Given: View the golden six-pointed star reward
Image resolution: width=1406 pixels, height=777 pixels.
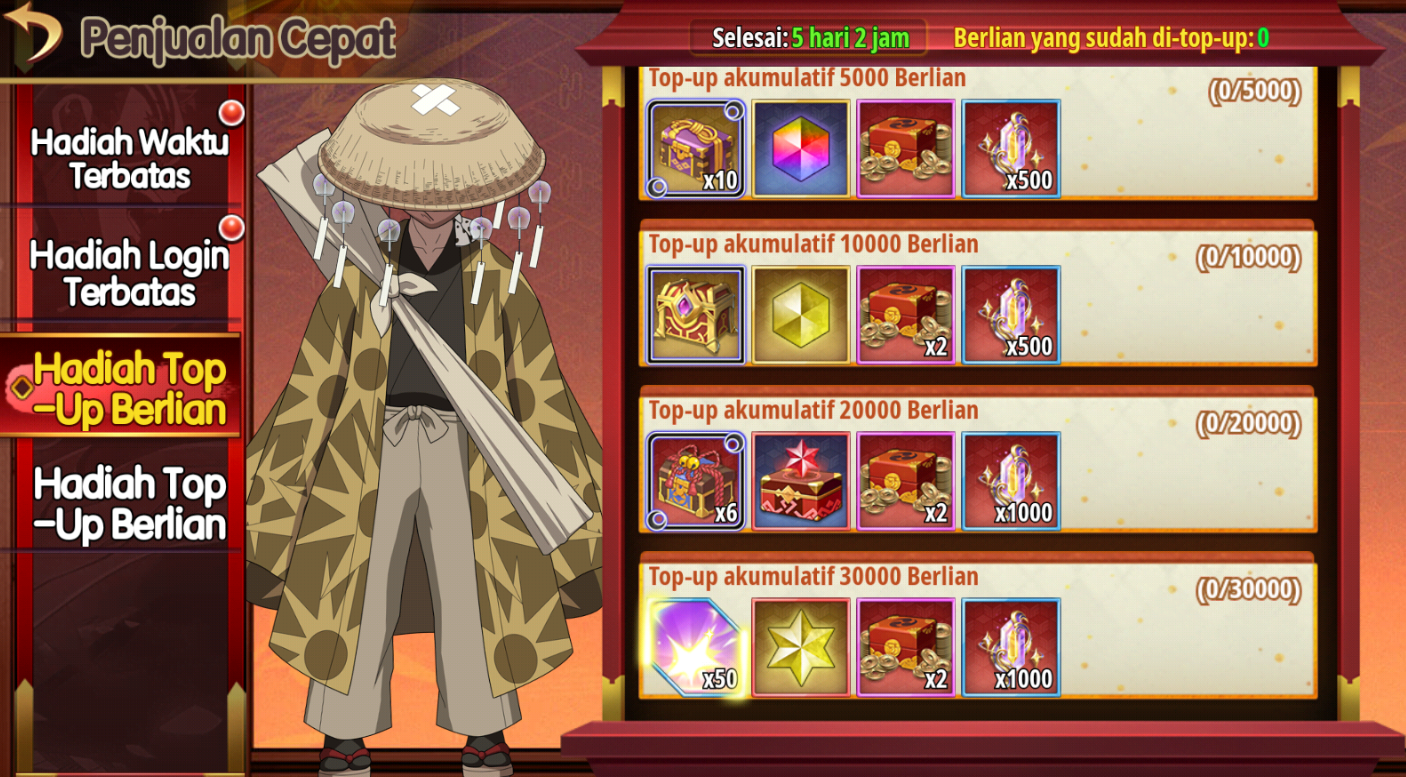Looking at the screenshot, I should pyautogui.click(x=801, y=647).
